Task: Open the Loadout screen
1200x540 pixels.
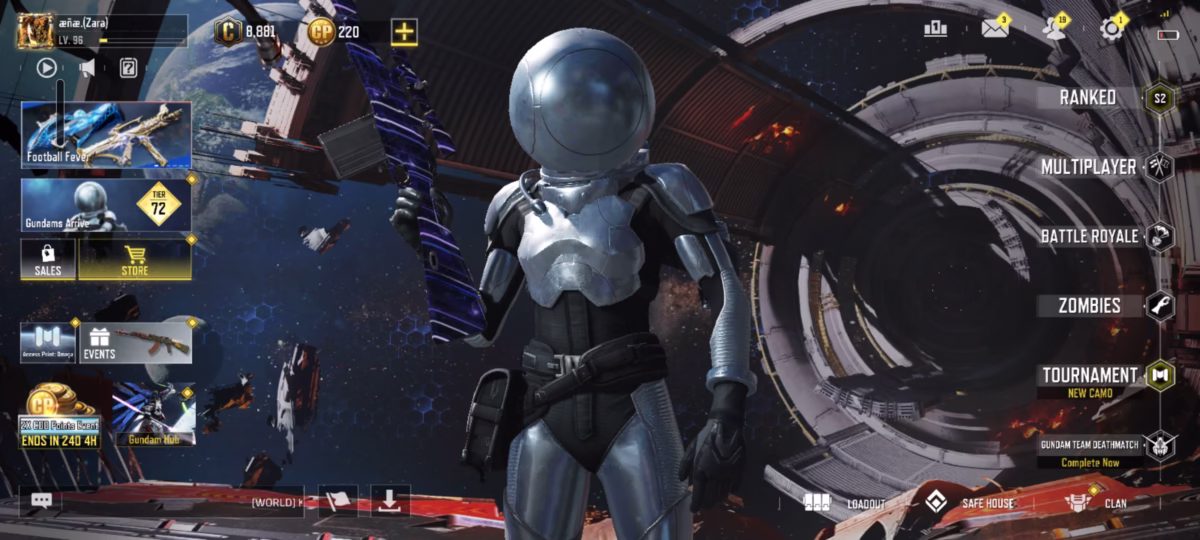Action: 846,503
